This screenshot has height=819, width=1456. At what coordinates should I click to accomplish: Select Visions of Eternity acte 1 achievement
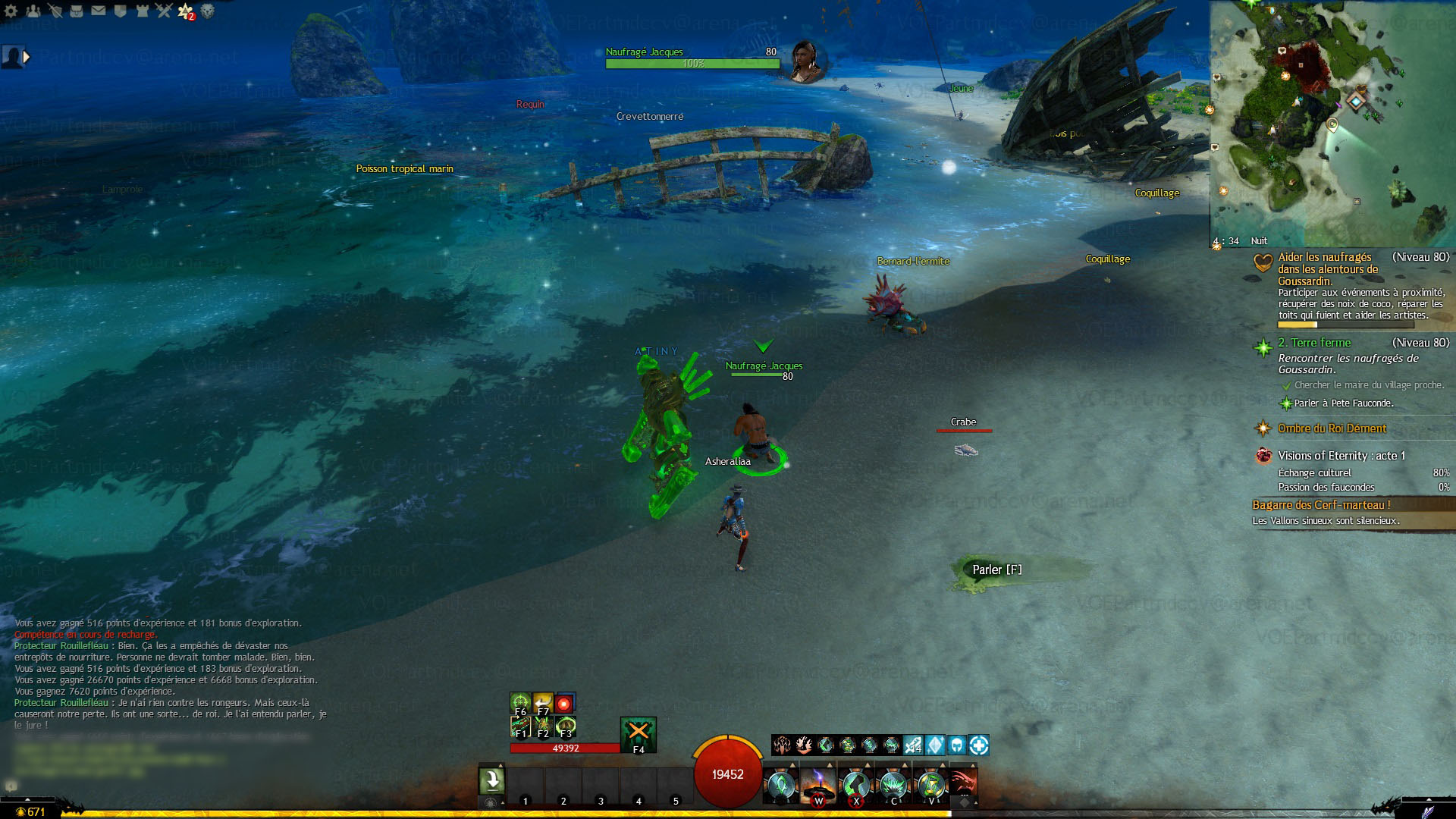click(x=1341, y=456)
